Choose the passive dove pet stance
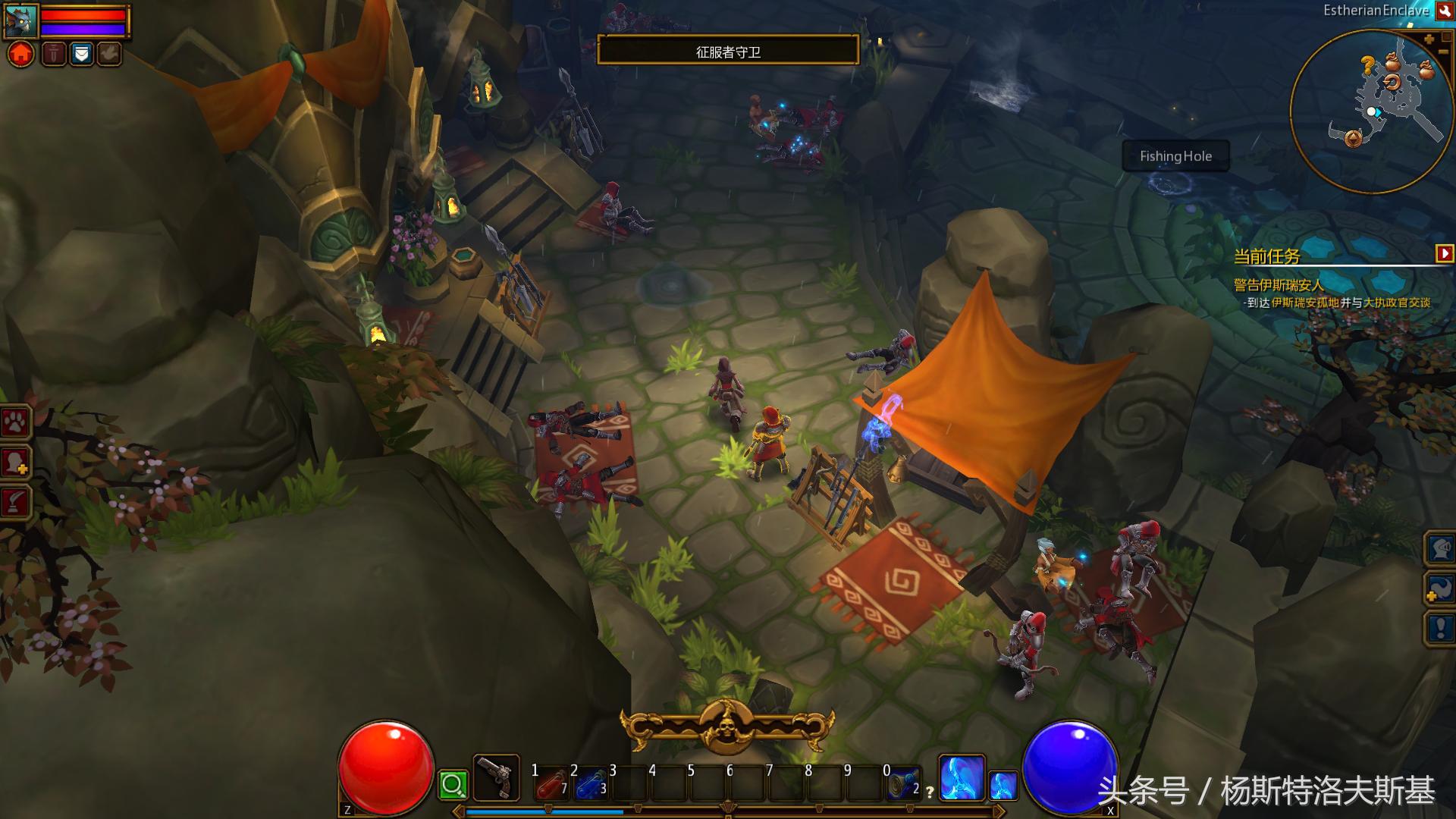1456x819 pixels. [109, 54]
